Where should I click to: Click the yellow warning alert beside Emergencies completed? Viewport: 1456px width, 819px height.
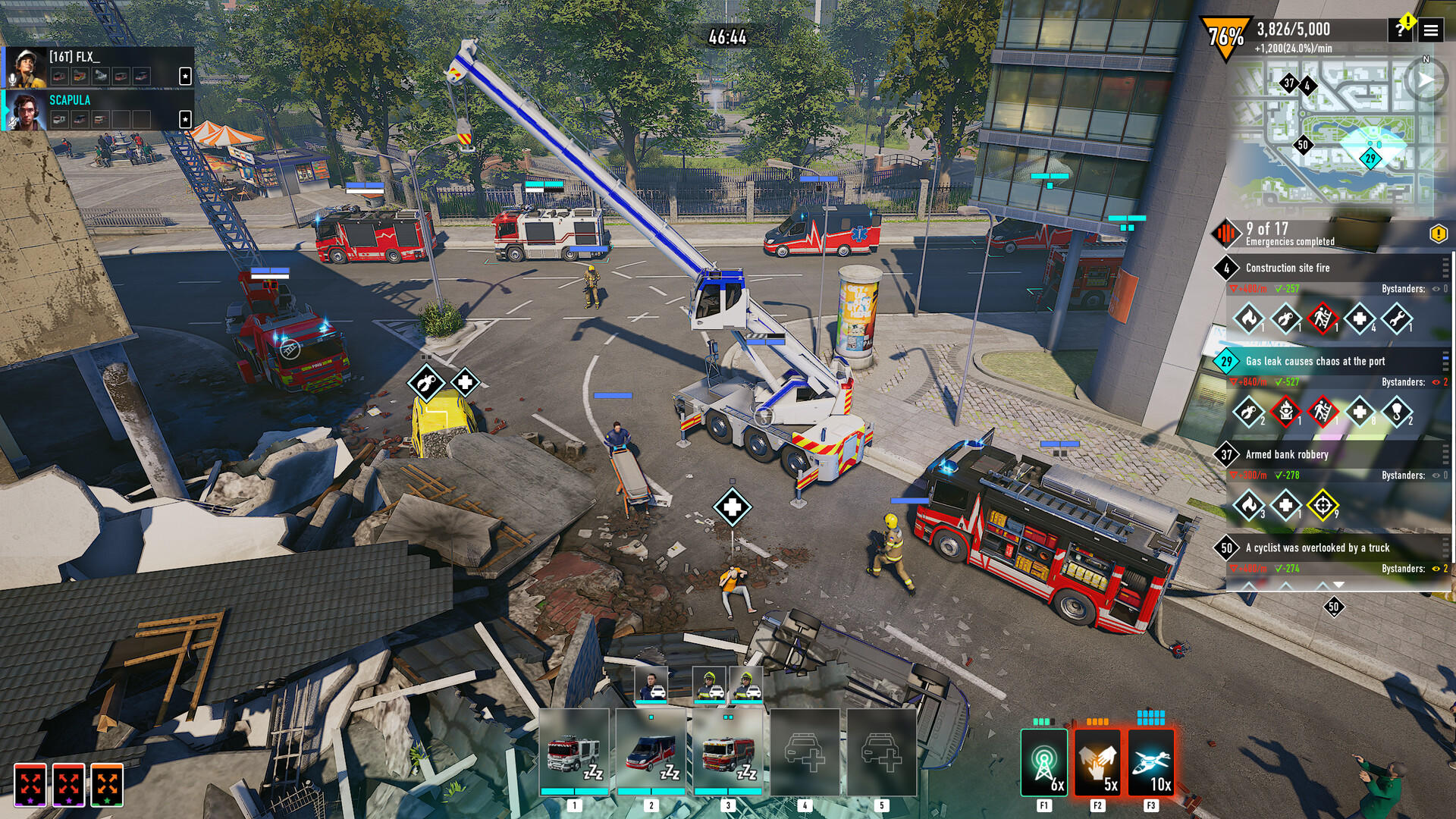1439,235
